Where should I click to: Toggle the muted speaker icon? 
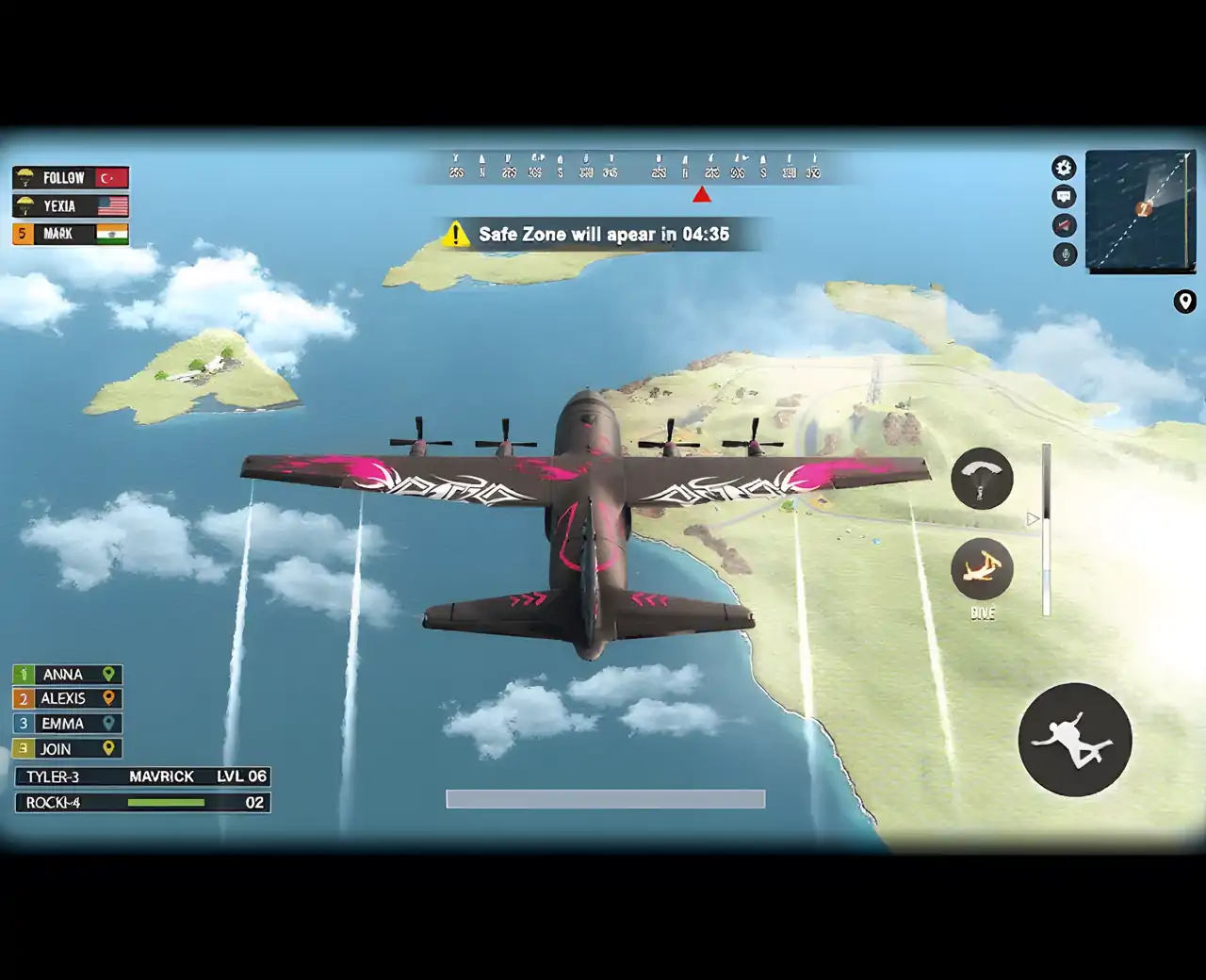[1064, 226]
